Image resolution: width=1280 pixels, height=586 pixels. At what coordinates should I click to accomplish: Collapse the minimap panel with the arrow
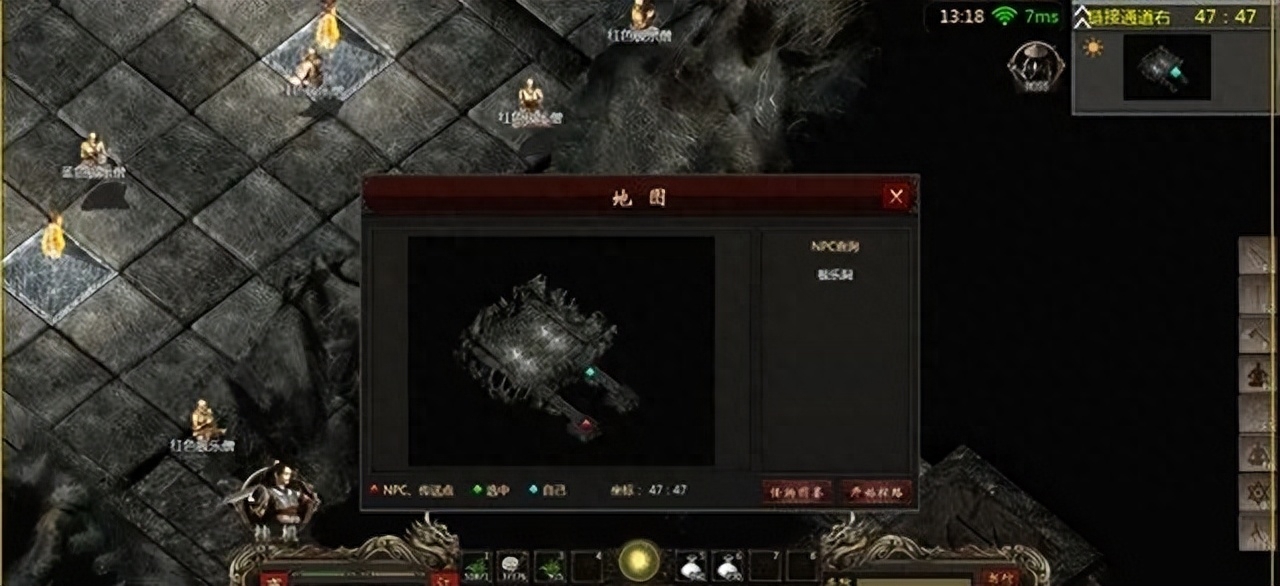tap(1082, 16)
